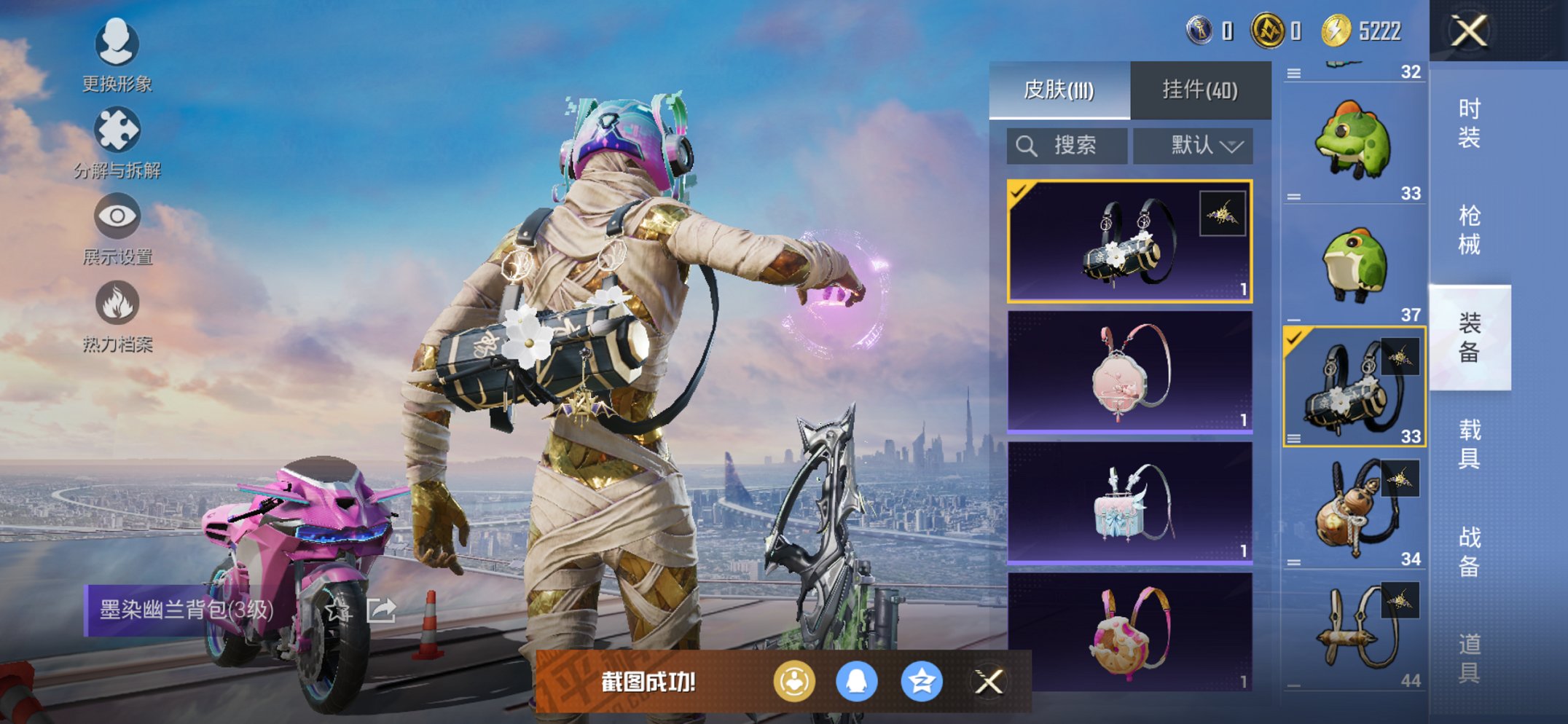Click the 搜索 search box

[x=1067, y=146]
